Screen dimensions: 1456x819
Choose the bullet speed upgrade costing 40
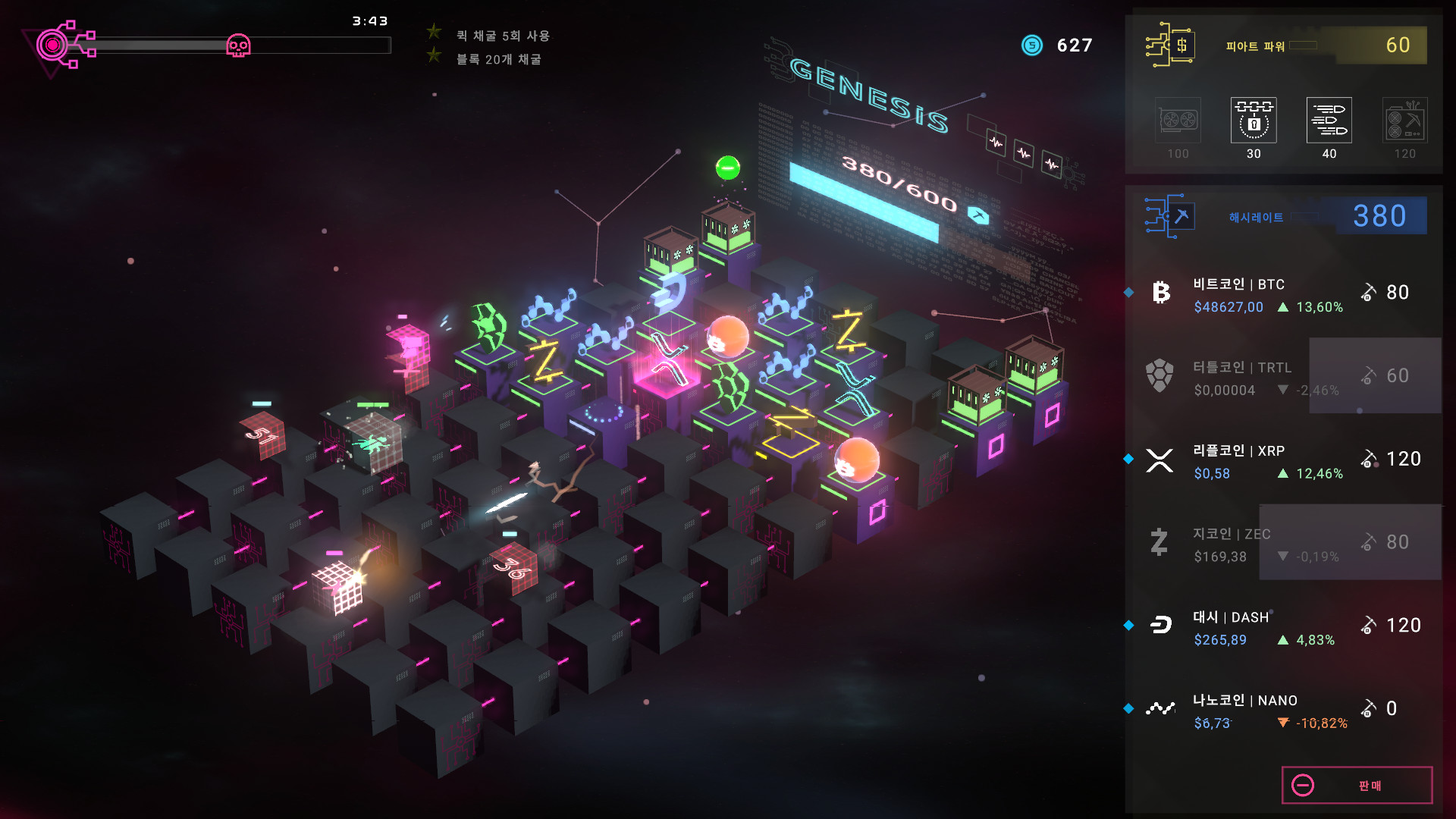1329,121
